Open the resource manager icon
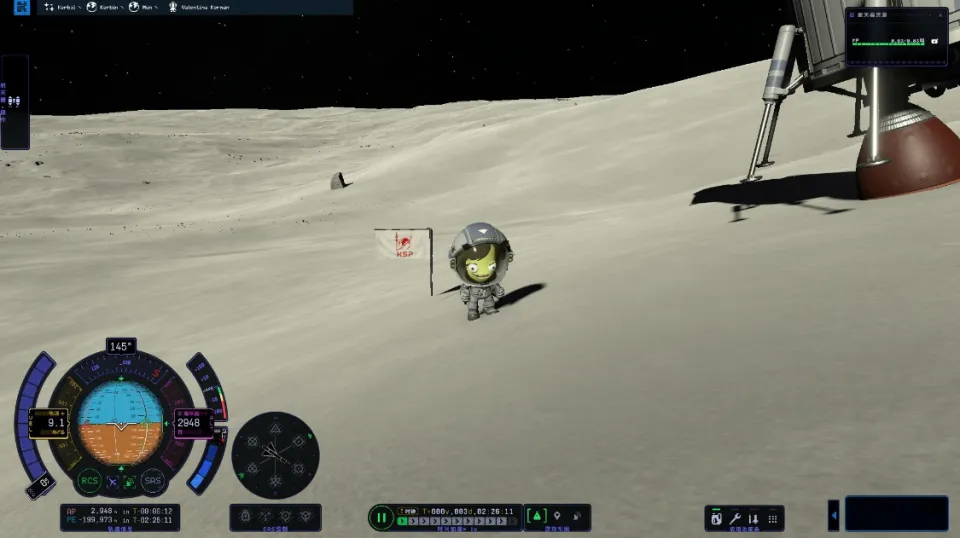Viewport: 960px width, 538px height. [716, 518]
